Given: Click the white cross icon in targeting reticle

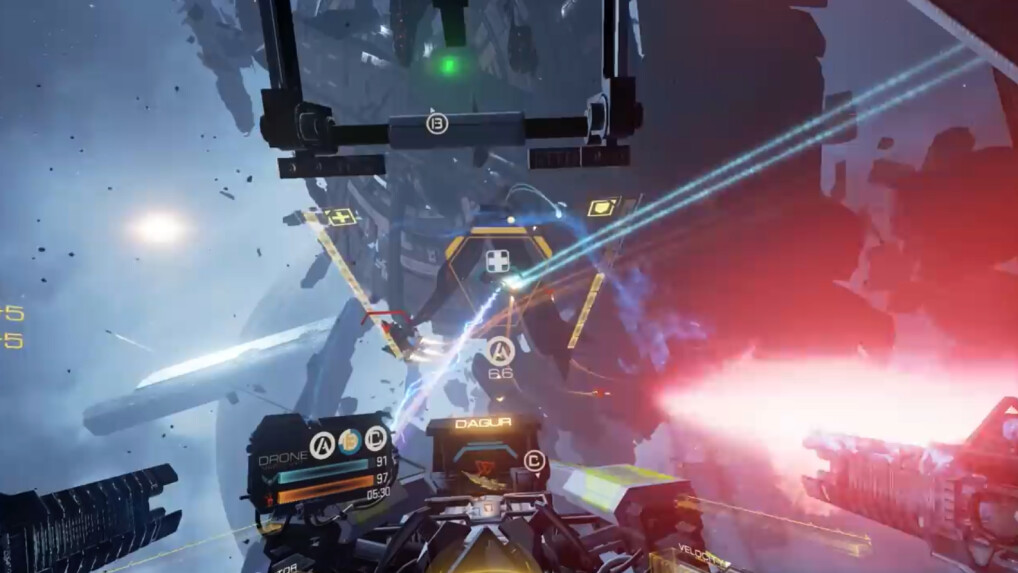Looking at the screenshot, I should pyautogui.click(x=498, y=262).
